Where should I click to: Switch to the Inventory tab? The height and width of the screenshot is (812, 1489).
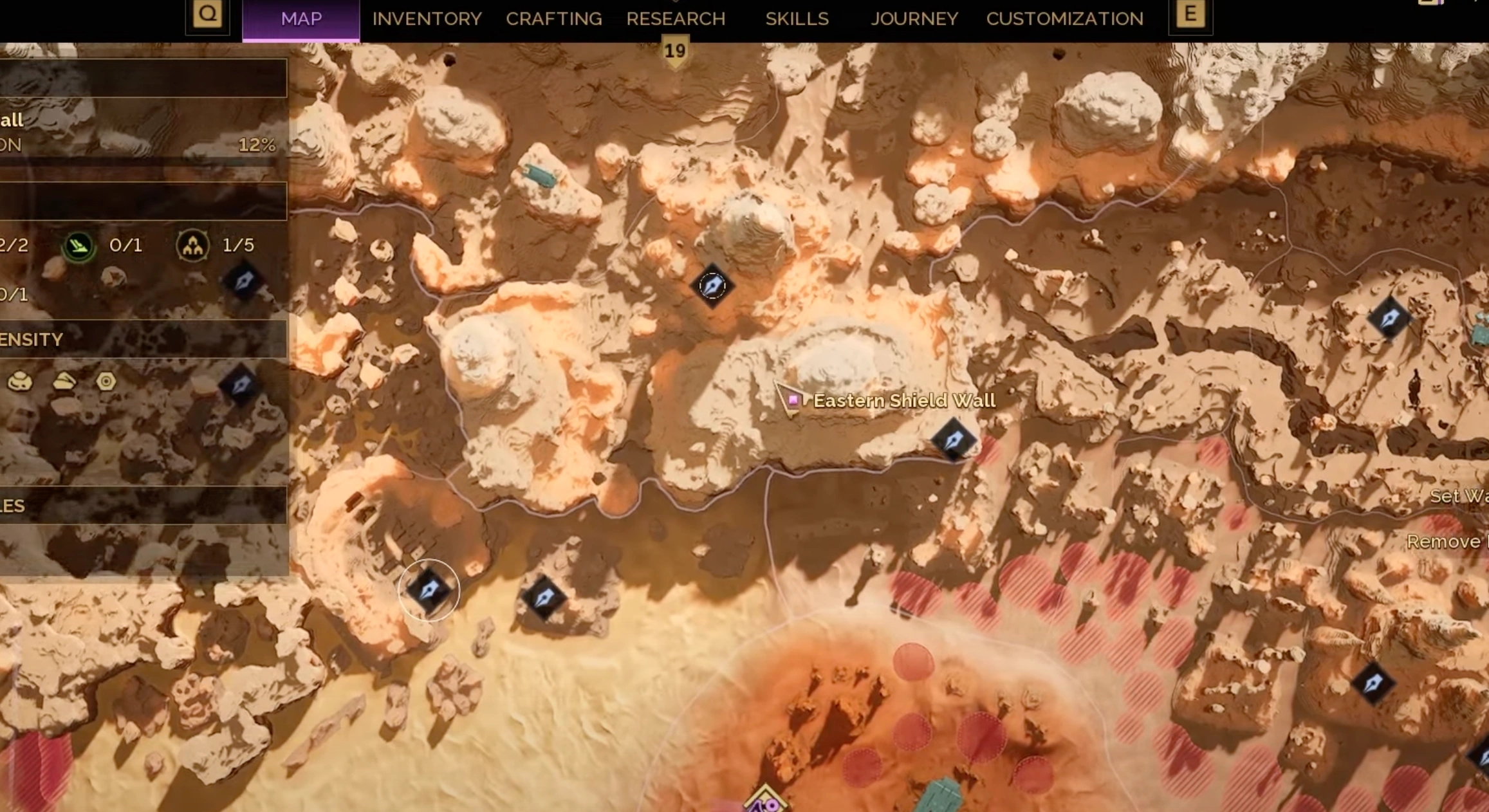tap(427, 19)
